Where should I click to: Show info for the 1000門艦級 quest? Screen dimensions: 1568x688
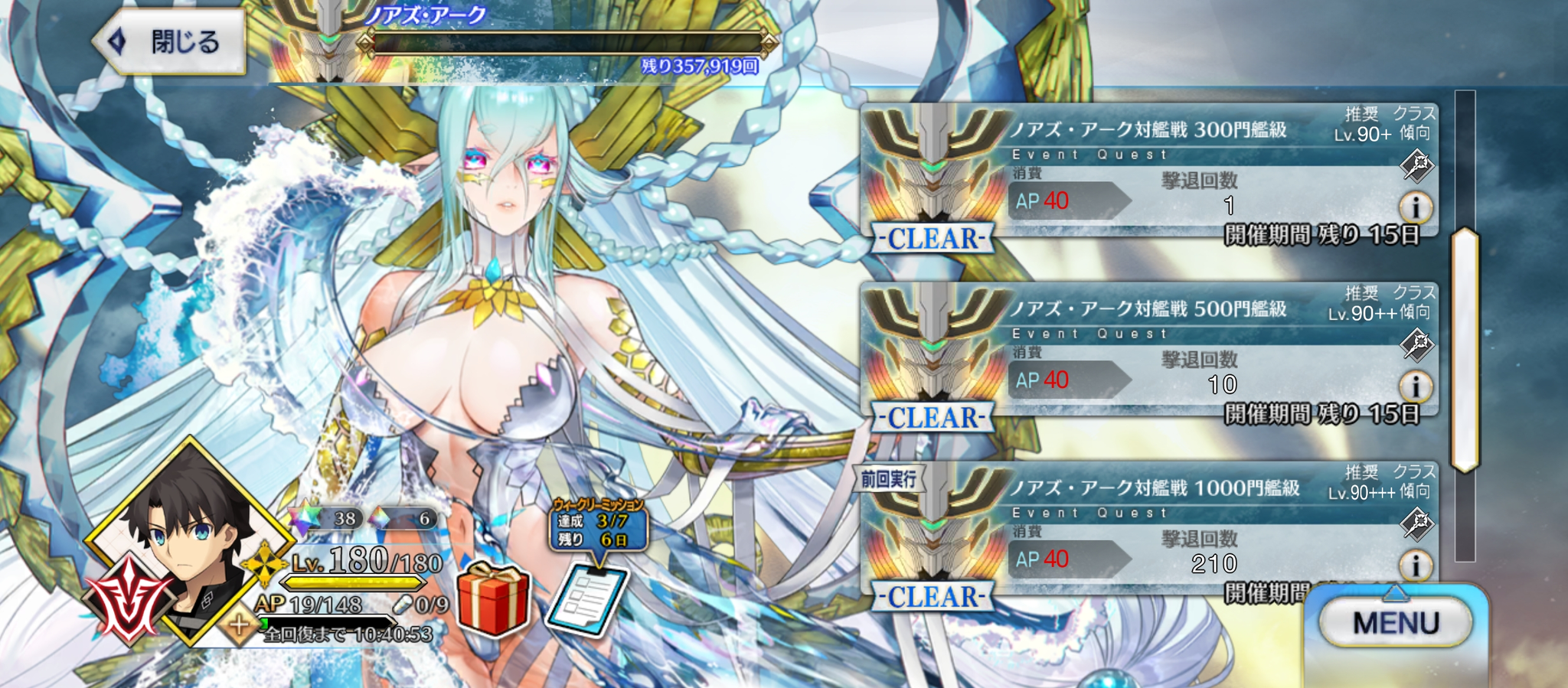(x=1416, y=566)
